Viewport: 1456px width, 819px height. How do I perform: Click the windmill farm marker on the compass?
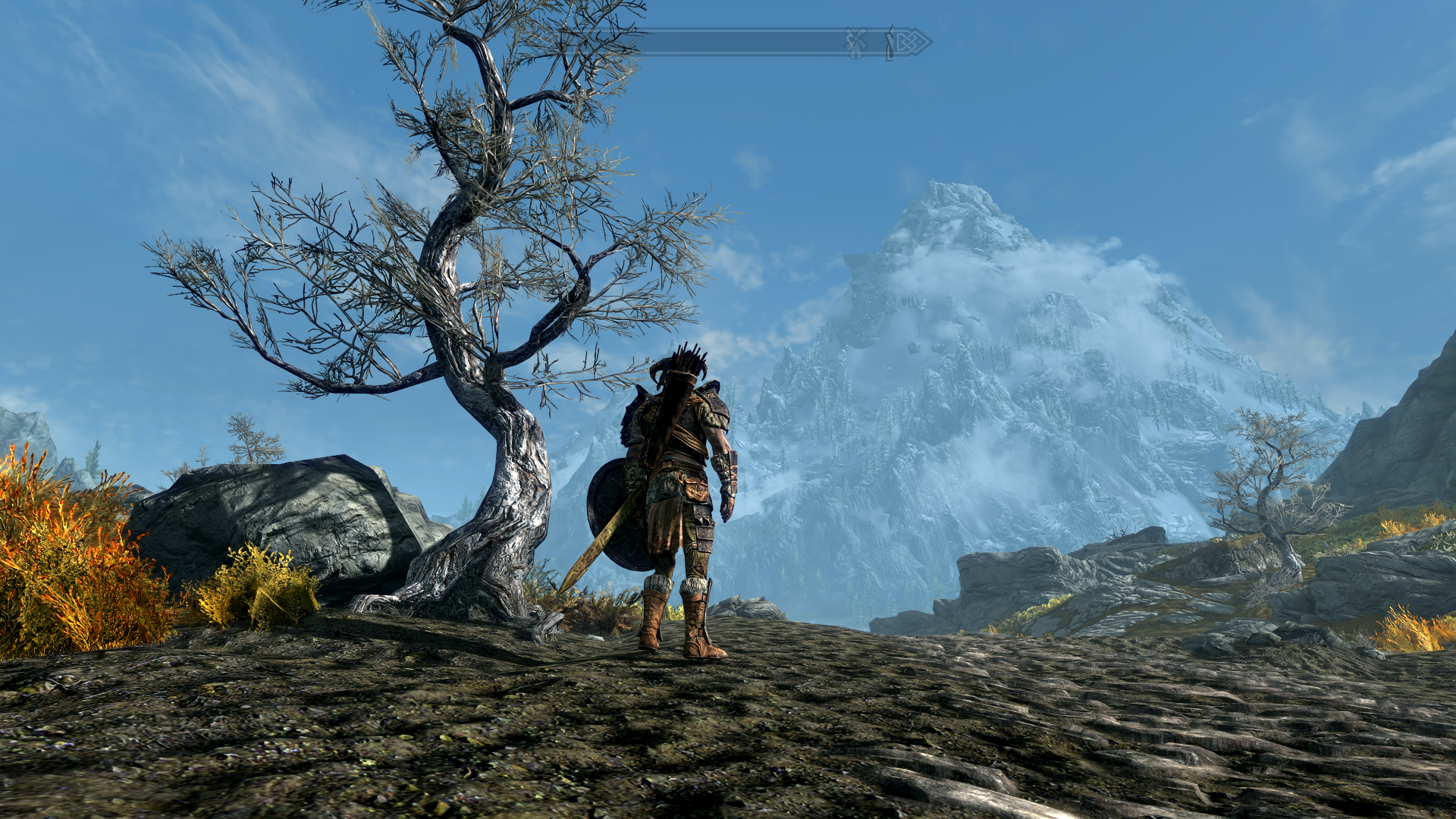(856, 43)
